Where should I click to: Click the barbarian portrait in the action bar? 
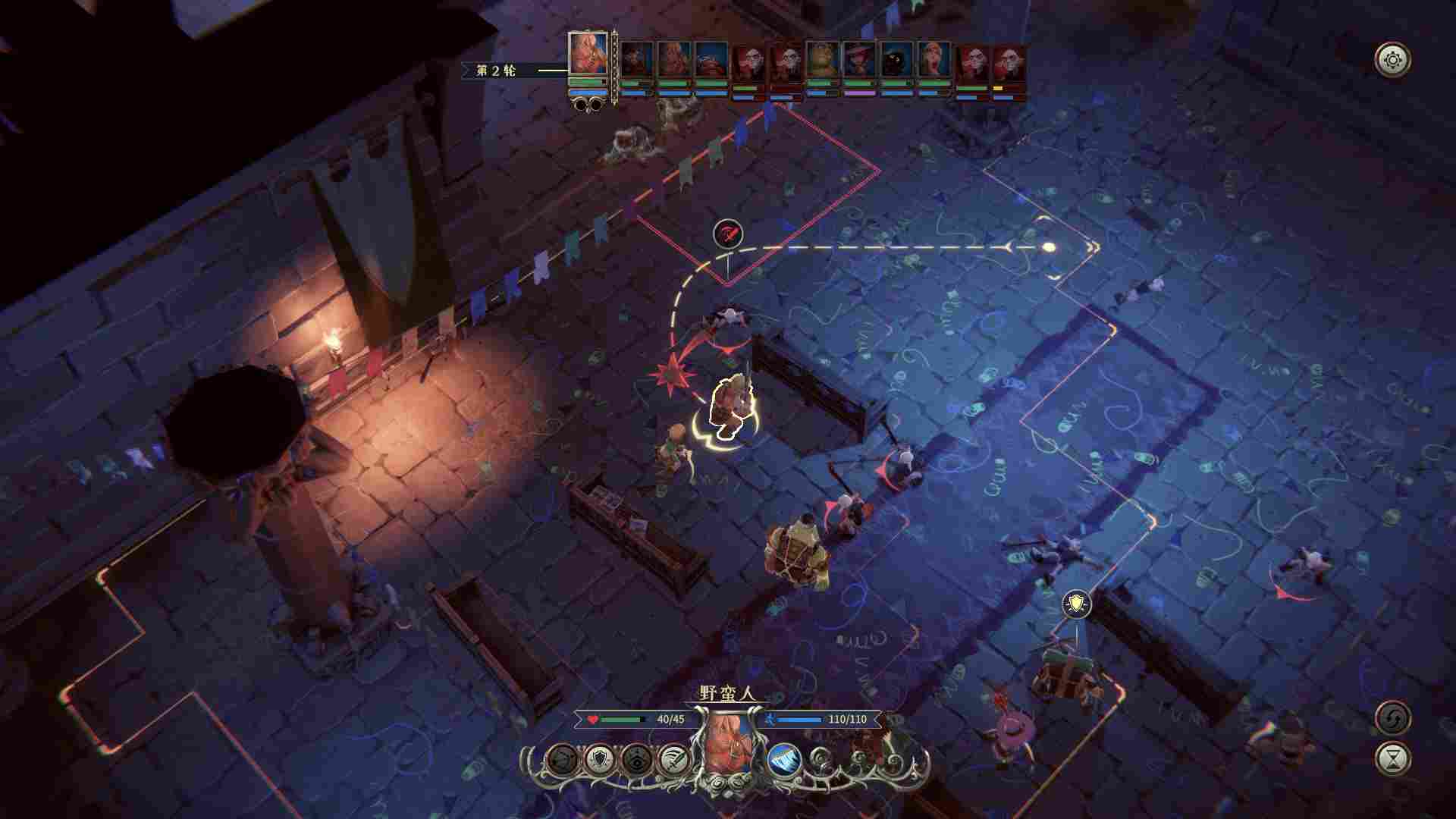pyautogui.click(x=730, y=747)
